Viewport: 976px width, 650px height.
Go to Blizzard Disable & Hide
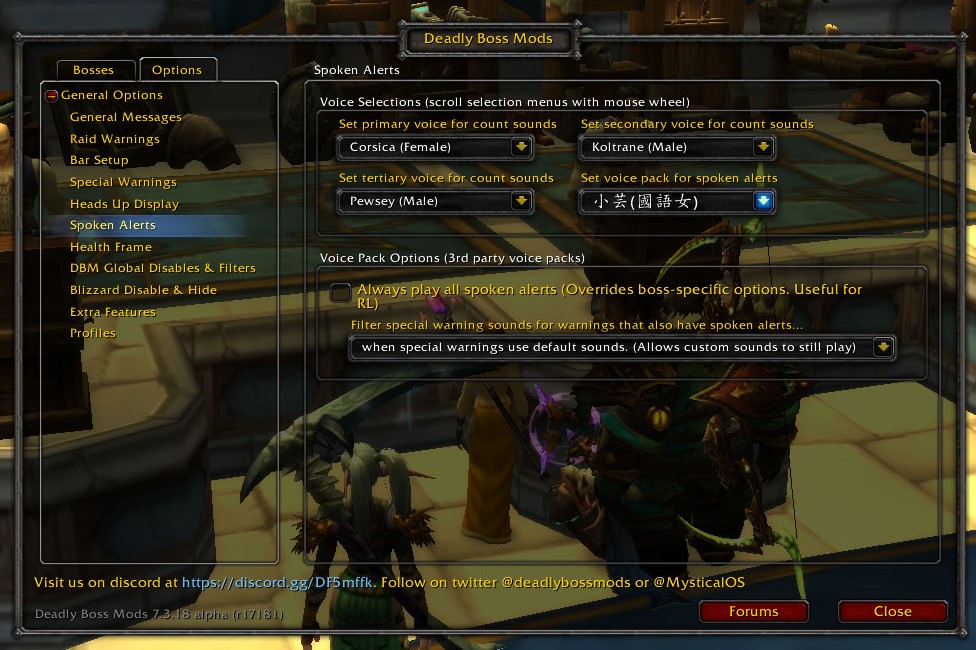pos(143,290)
